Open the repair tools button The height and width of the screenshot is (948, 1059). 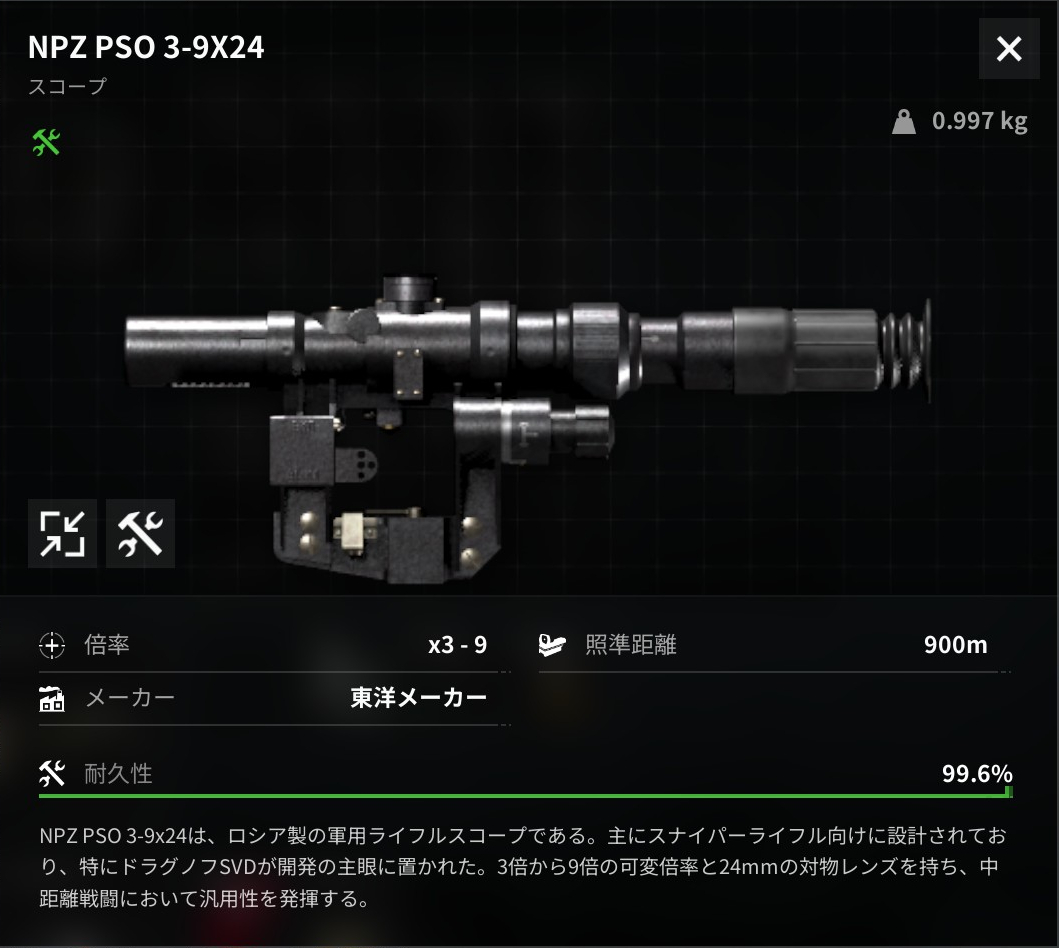click(x=140, y=533)
